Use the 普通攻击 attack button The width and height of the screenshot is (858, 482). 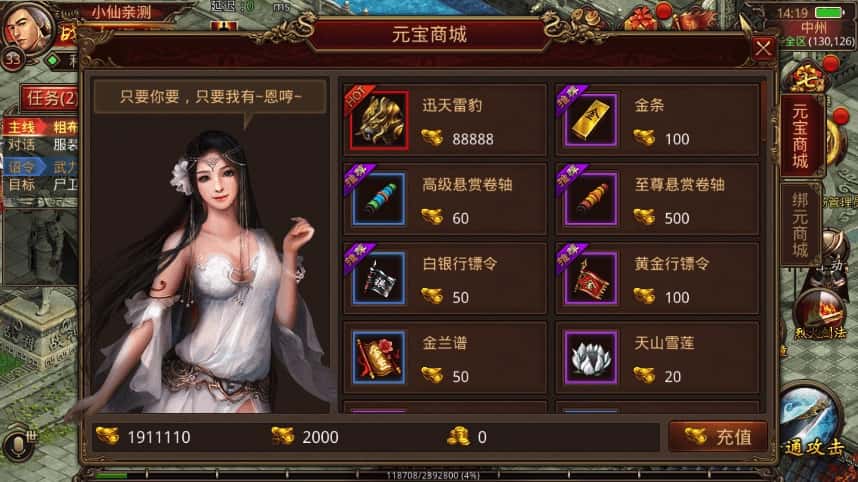pyautogui.click(x=818, y=425)
